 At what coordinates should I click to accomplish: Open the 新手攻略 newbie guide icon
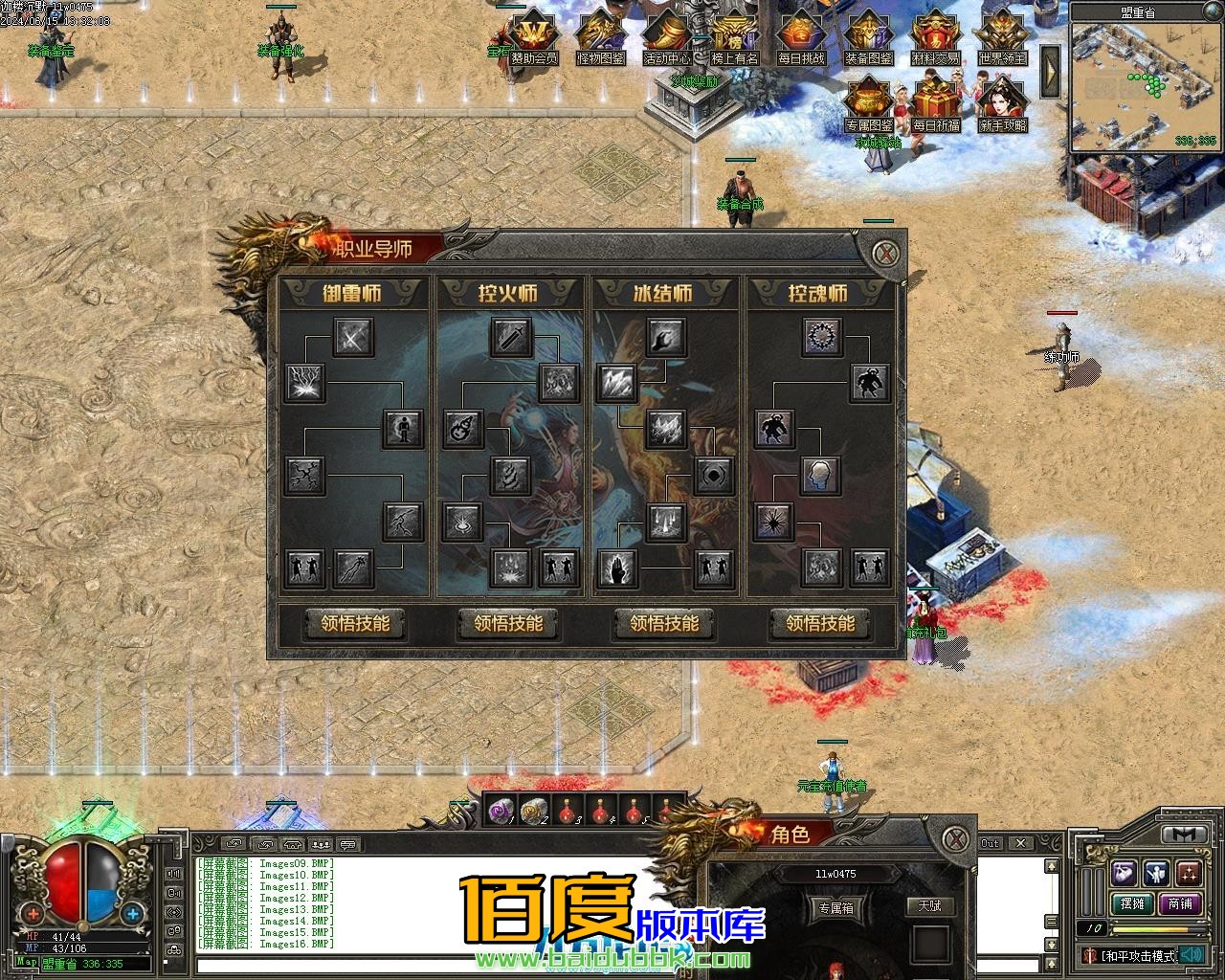1002,100
